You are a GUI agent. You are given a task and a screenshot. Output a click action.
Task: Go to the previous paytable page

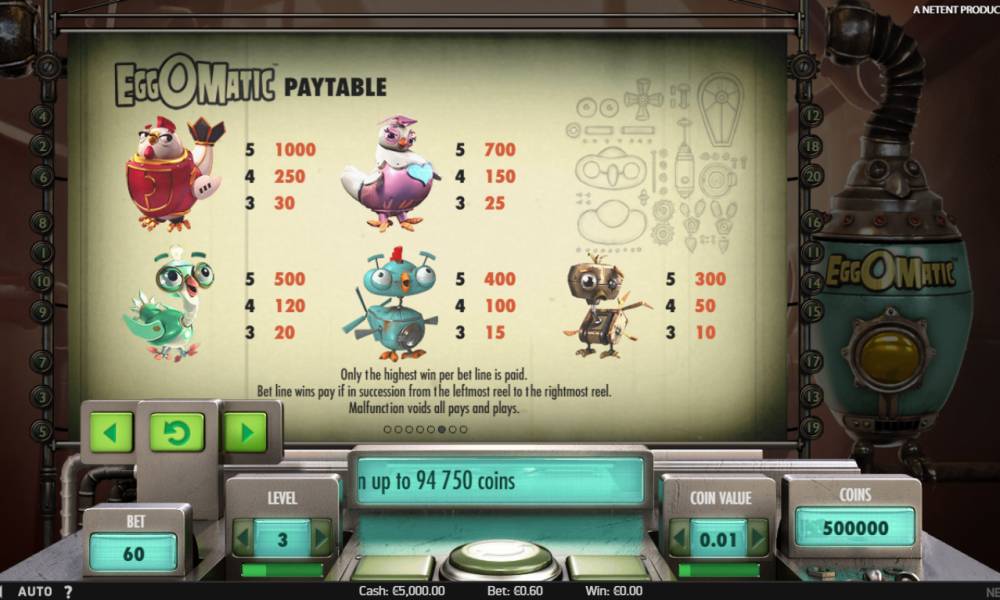111,433
